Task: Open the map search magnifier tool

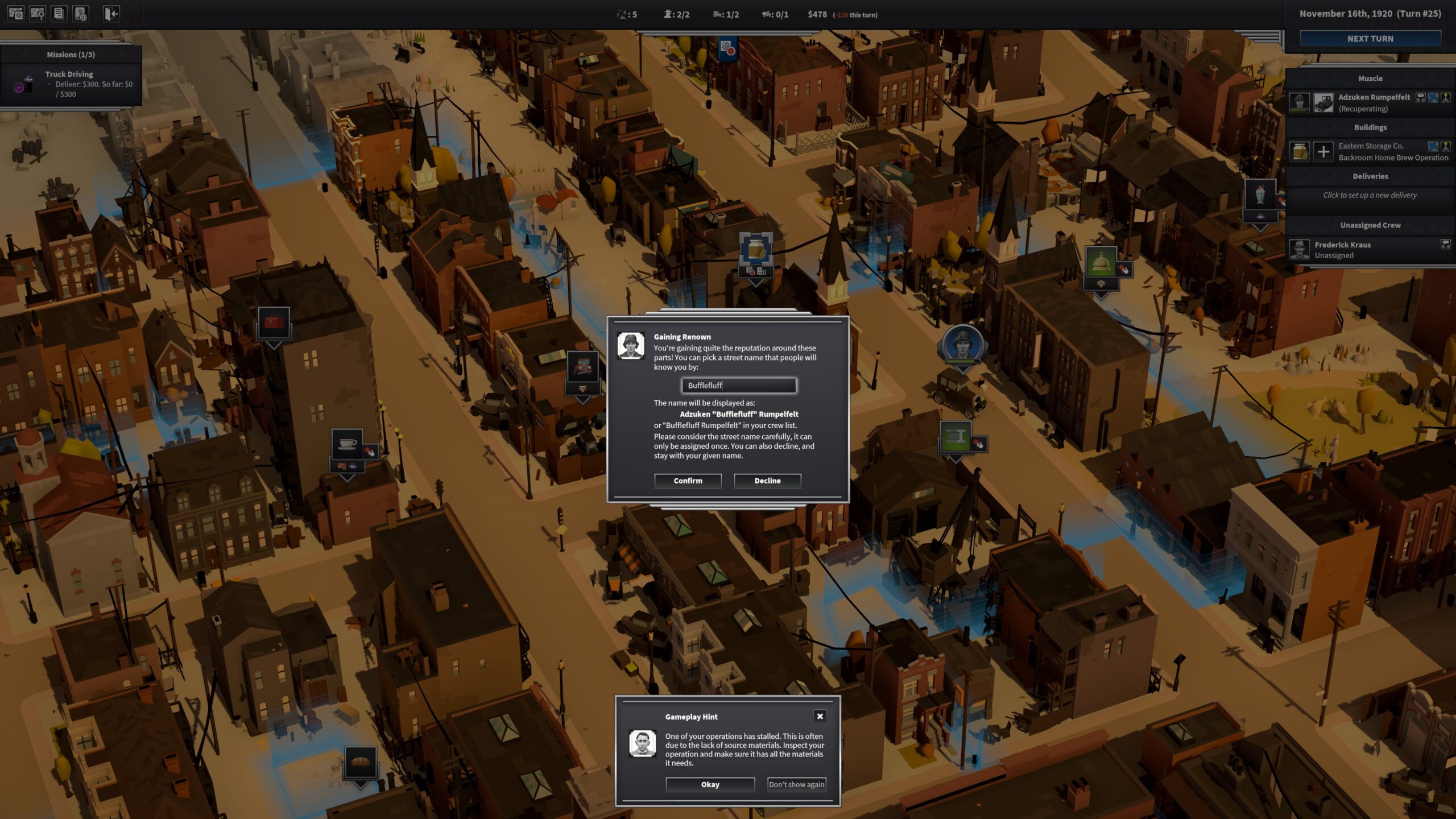Action: coord(38,14)
